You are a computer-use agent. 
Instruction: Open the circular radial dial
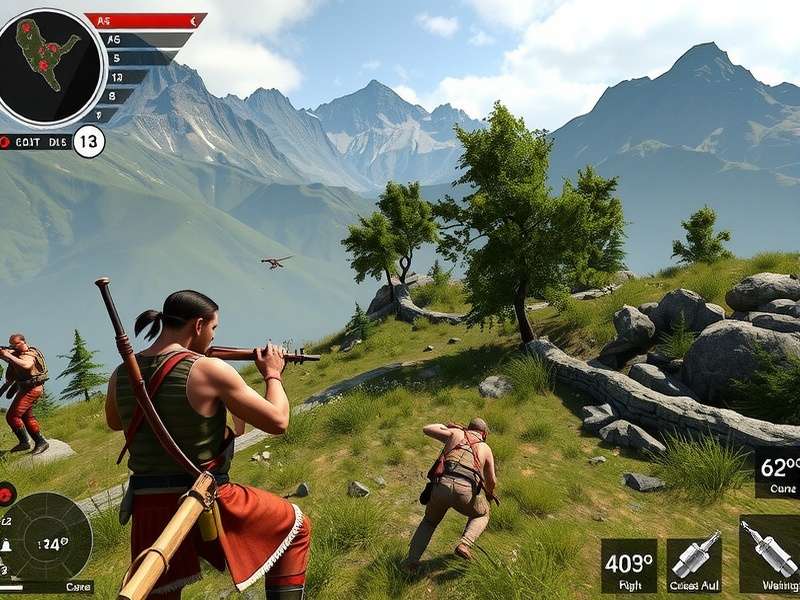47,541
